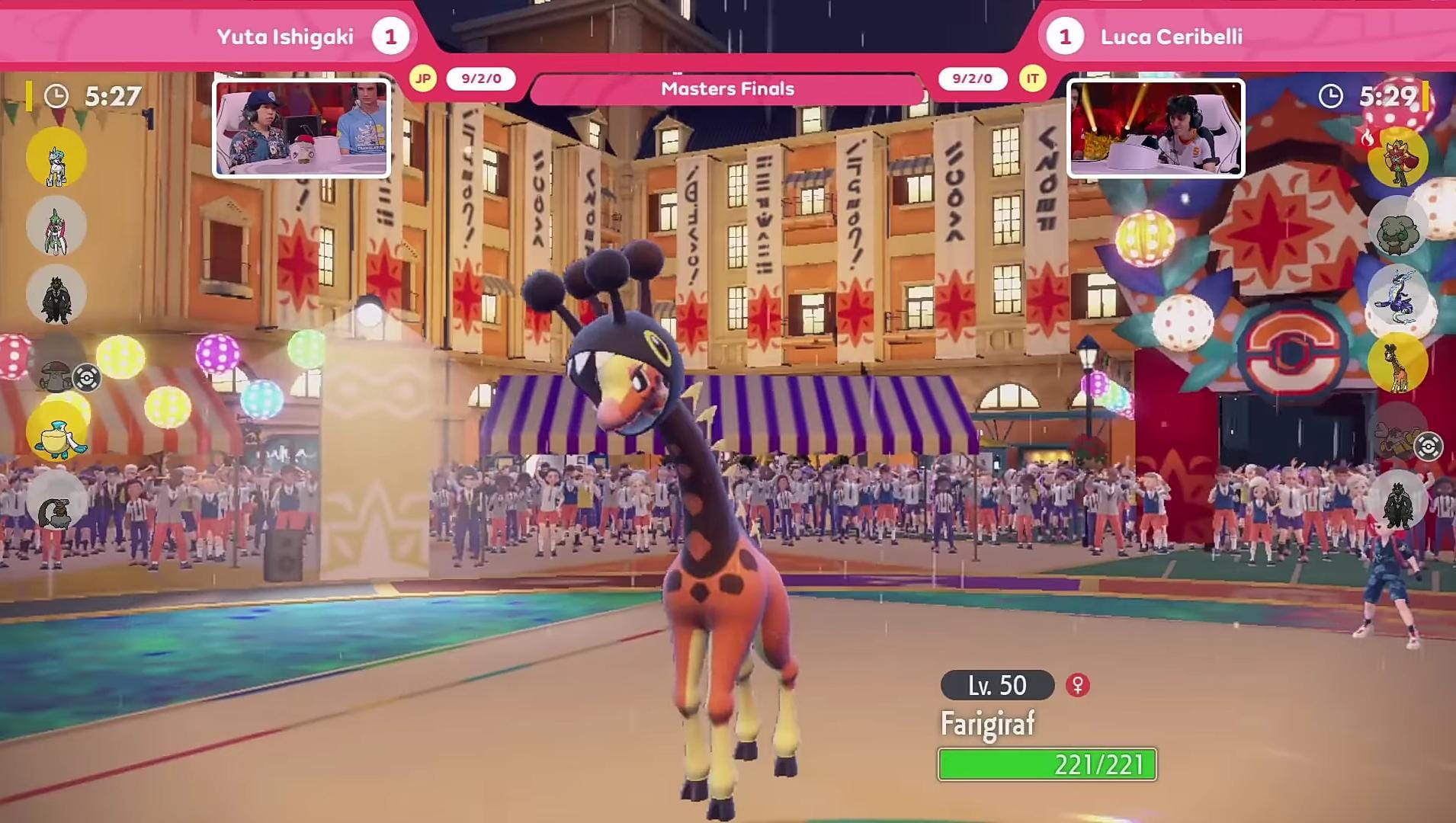Click the Luca Ceribelli name banner
Viewport: 1456px width, 823px height.
point(1171,37)
